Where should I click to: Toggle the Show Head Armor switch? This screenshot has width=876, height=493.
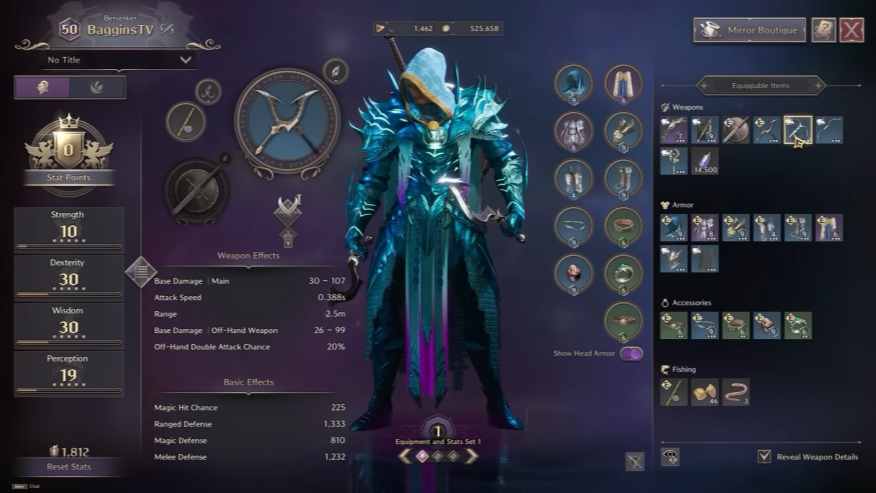pyautogui.click(x=631, y=353)
